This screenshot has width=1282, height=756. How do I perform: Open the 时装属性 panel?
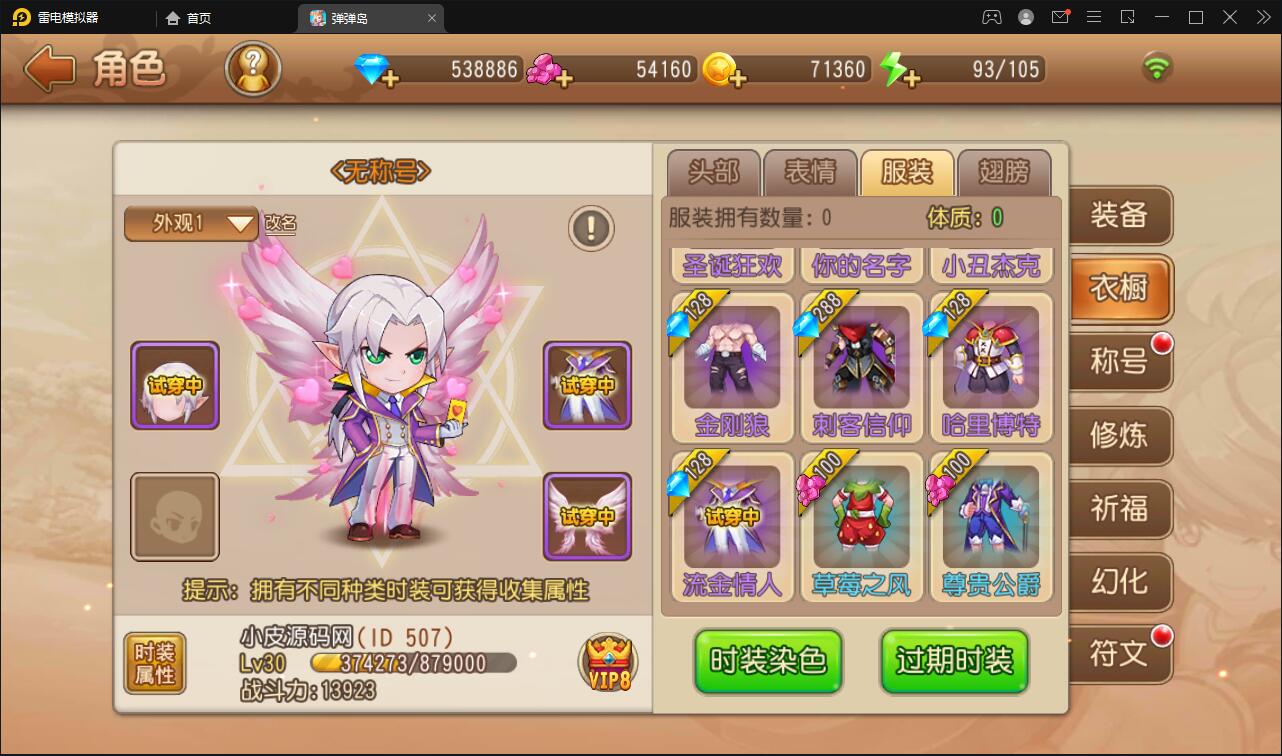(154, 661)
